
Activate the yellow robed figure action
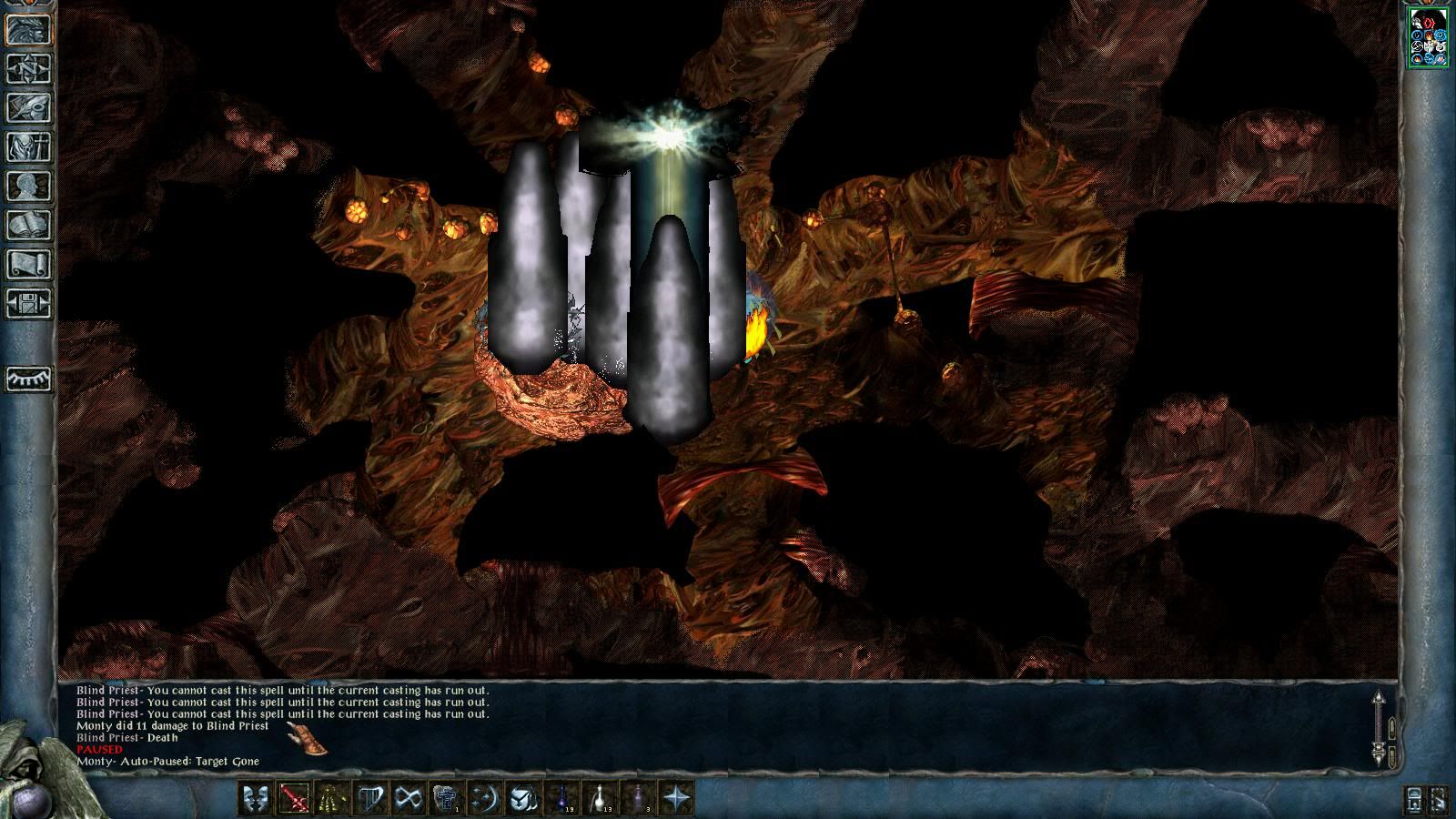coord(331,799)
